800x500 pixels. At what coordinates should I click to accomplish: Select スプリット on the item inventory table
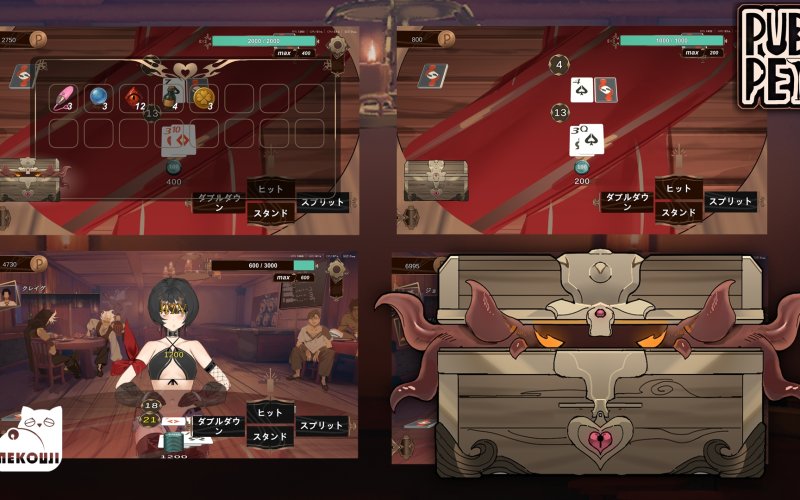pos(323,201)
